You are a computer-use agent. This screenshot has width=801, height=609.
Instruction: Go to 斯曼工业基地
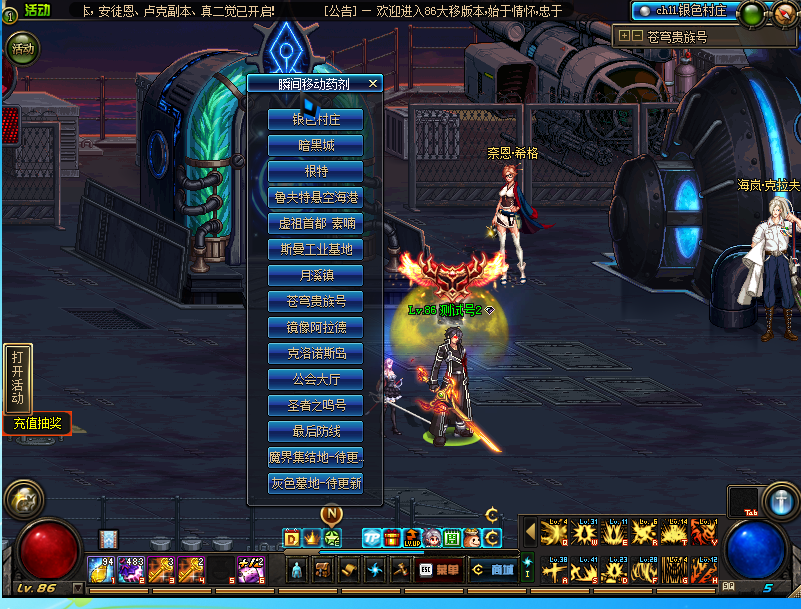(x=315, y=249)
